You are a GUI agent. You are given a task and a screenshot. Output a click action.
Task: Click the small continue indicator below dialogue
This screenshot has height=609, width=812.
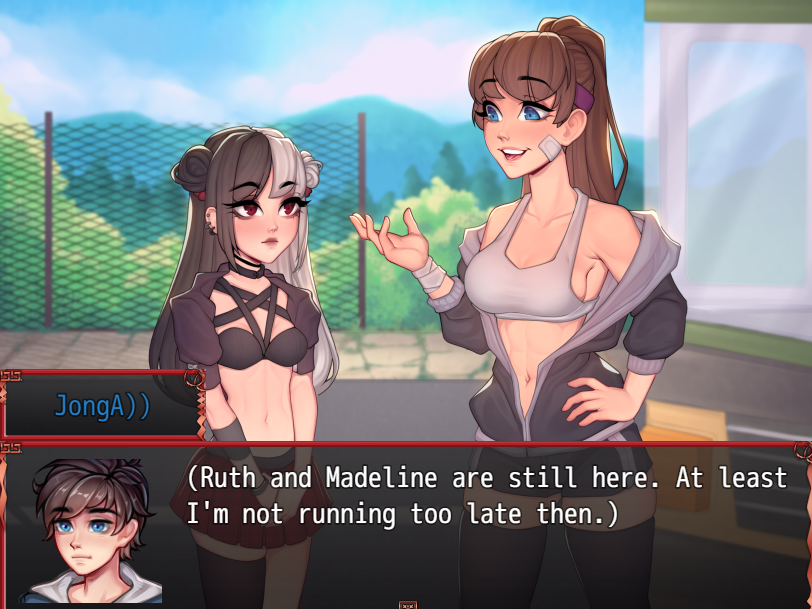407,604
